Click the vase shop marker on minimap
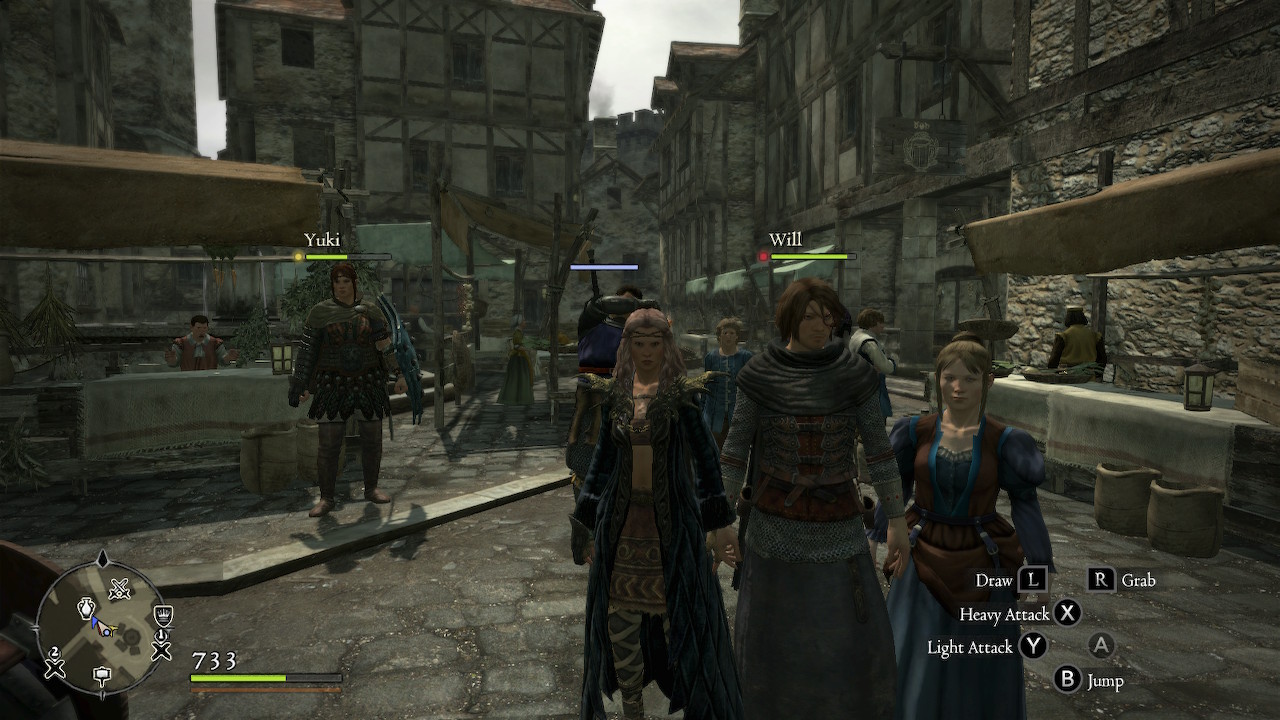The height and width of the screenshot is (720, 1280). point(86,608)
